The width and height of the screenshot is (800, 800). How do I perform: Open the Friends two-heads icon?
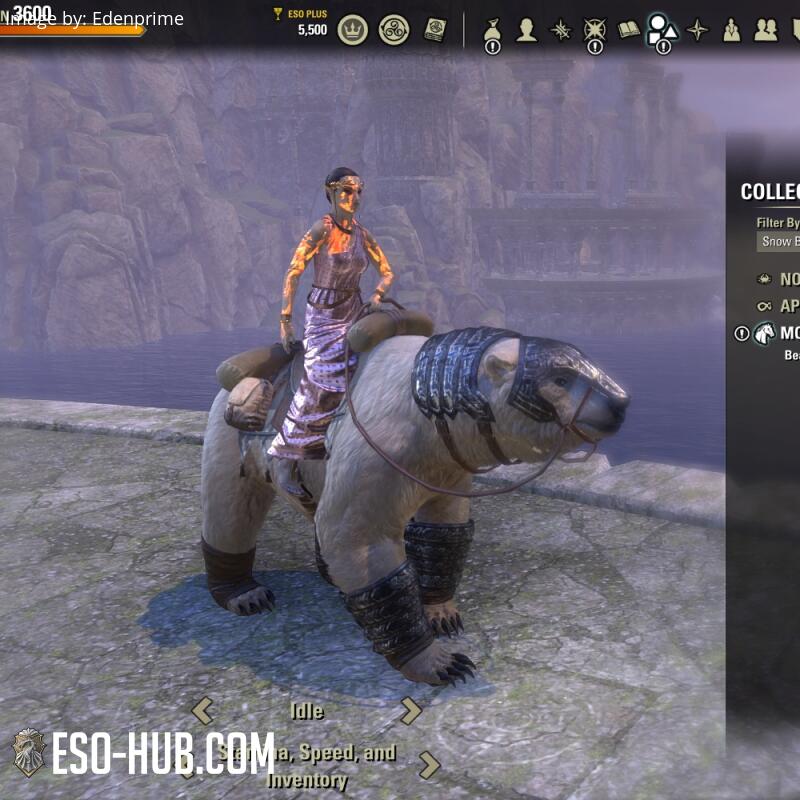[766, 30]
